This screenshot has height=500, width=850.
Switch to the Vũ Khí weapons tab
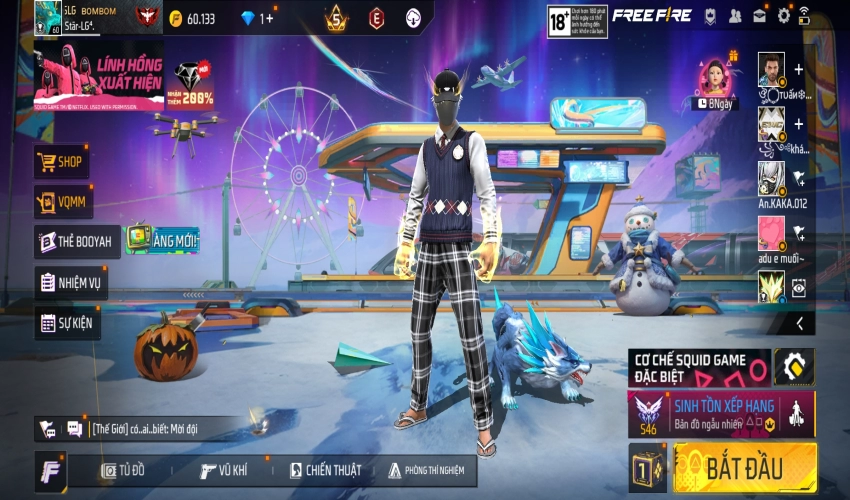click(x=223, y=470)
